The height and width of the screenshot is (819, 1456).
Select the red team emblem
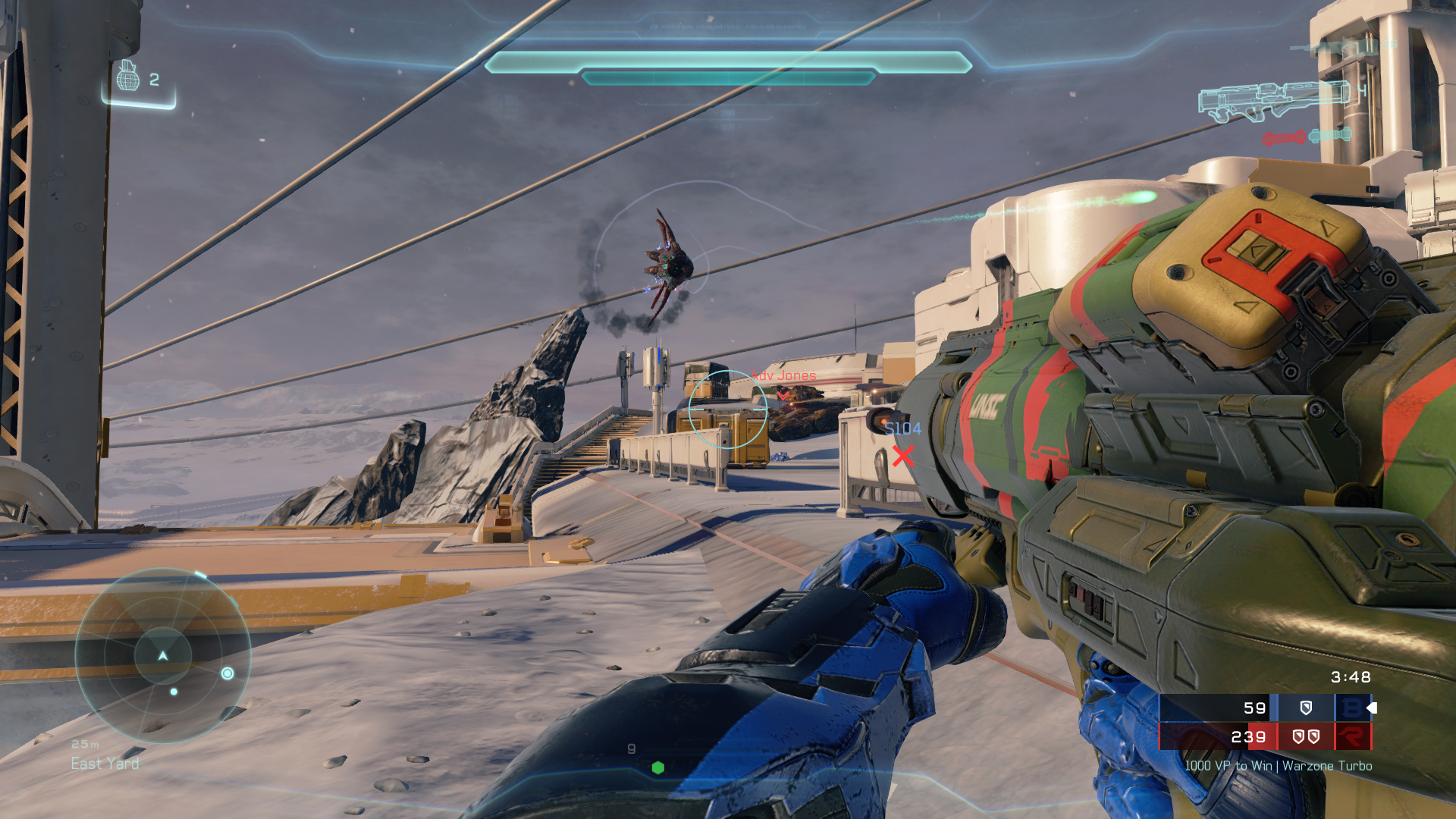(1352, 736)
